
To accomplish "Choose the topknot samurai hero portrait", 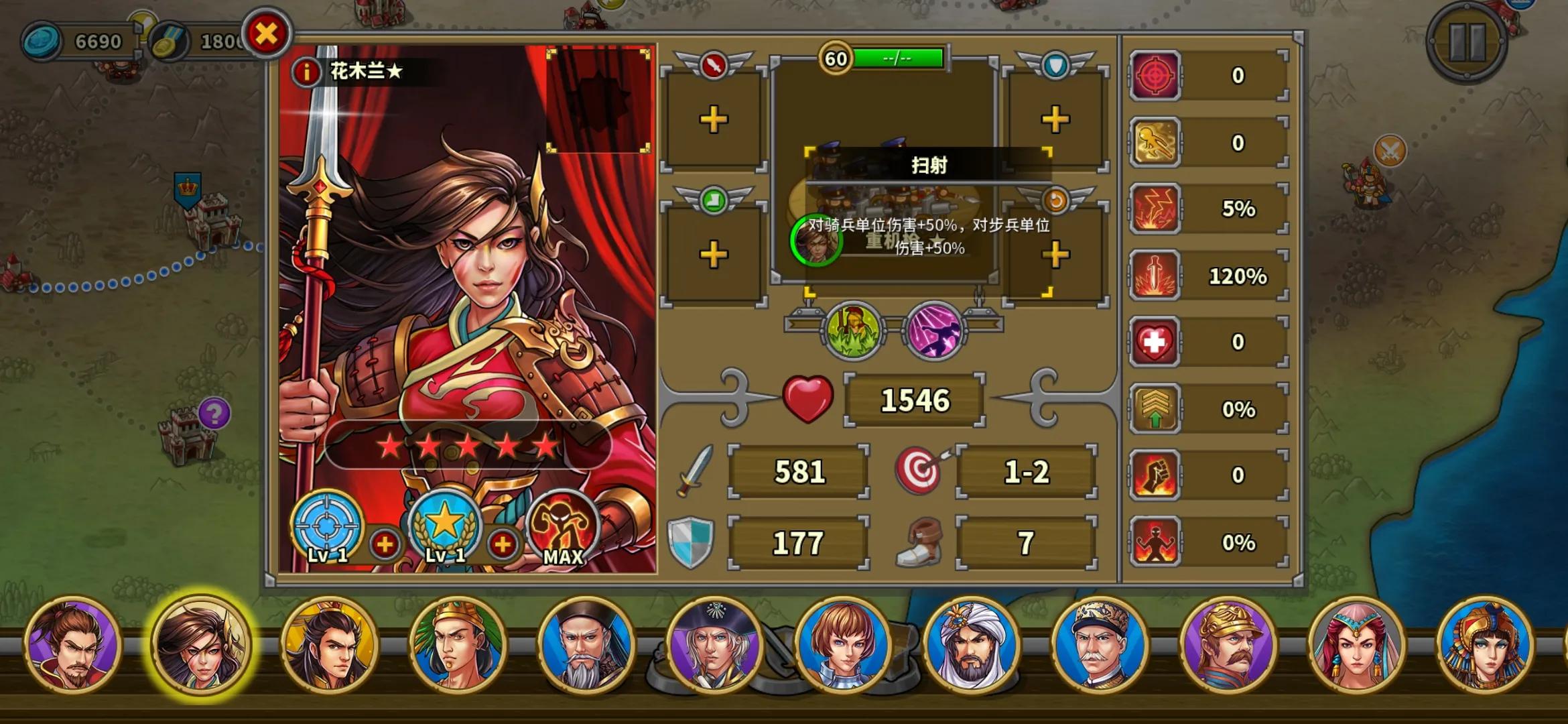I will [72, 645].
